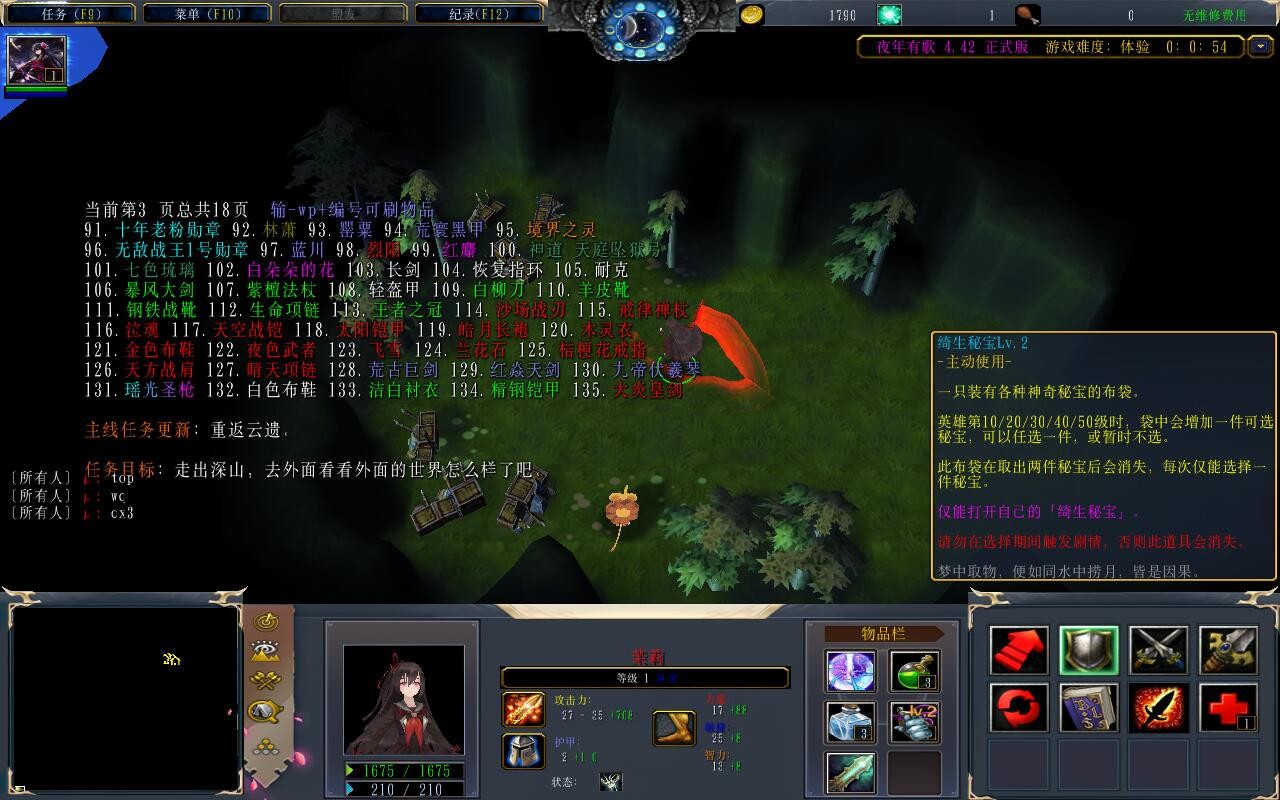Click the hero's 3D portrait in the panel

click(x=404, y=699)
